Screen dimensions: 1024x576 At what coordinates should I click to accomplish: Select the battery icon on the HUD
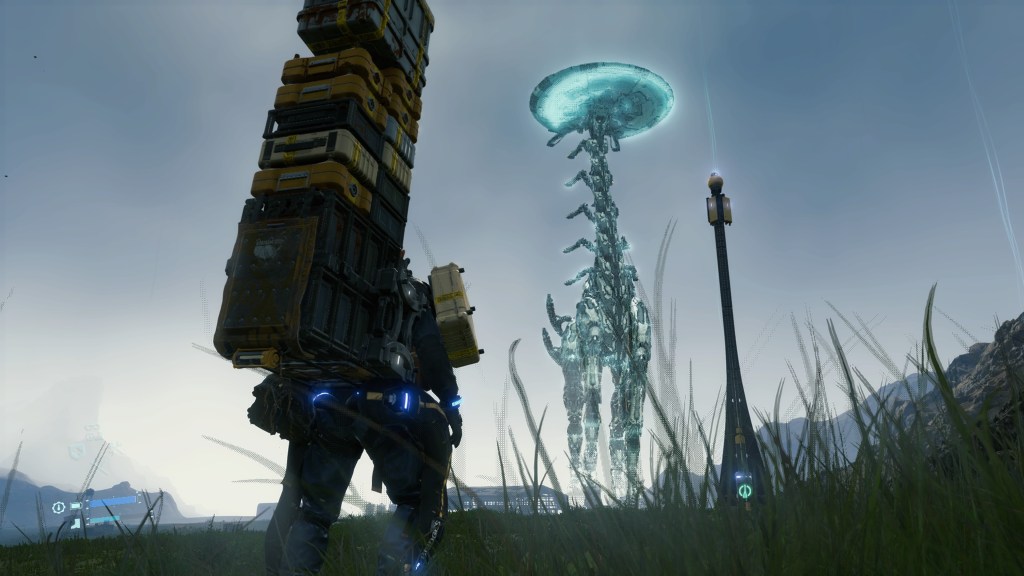(x=77, y=507)
